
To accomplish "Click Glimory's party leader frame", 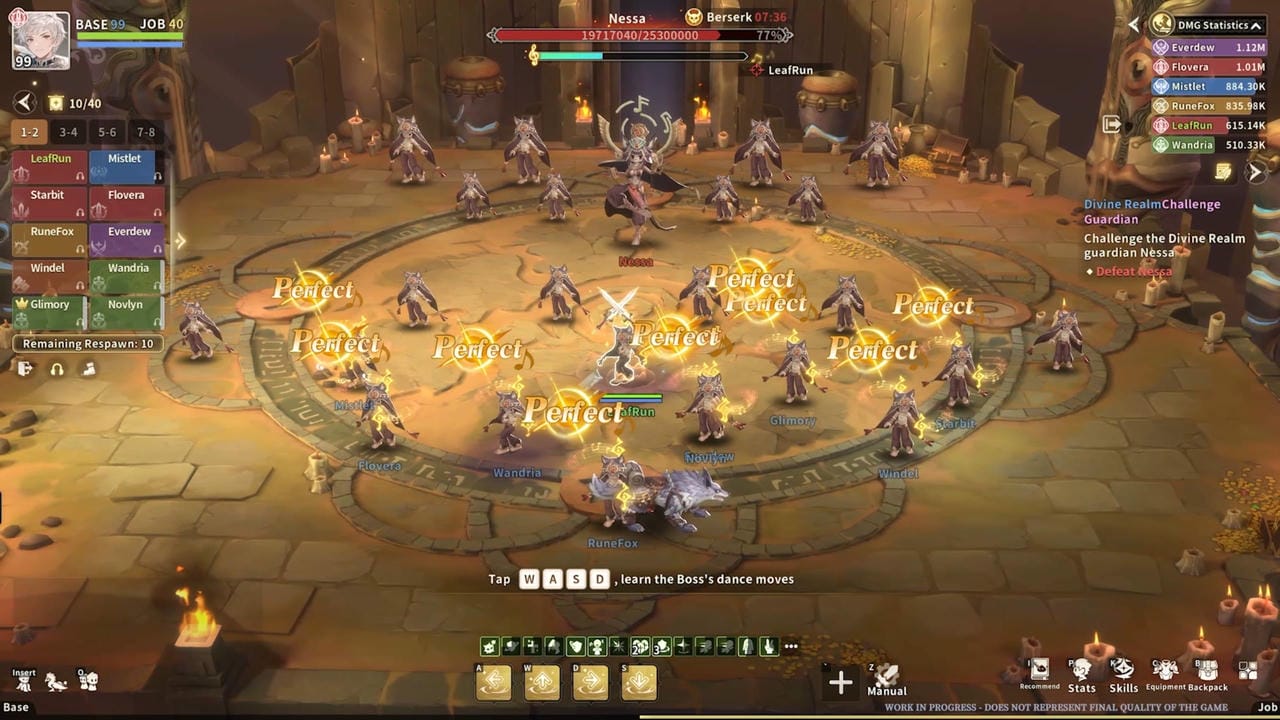I will [48, 312].
